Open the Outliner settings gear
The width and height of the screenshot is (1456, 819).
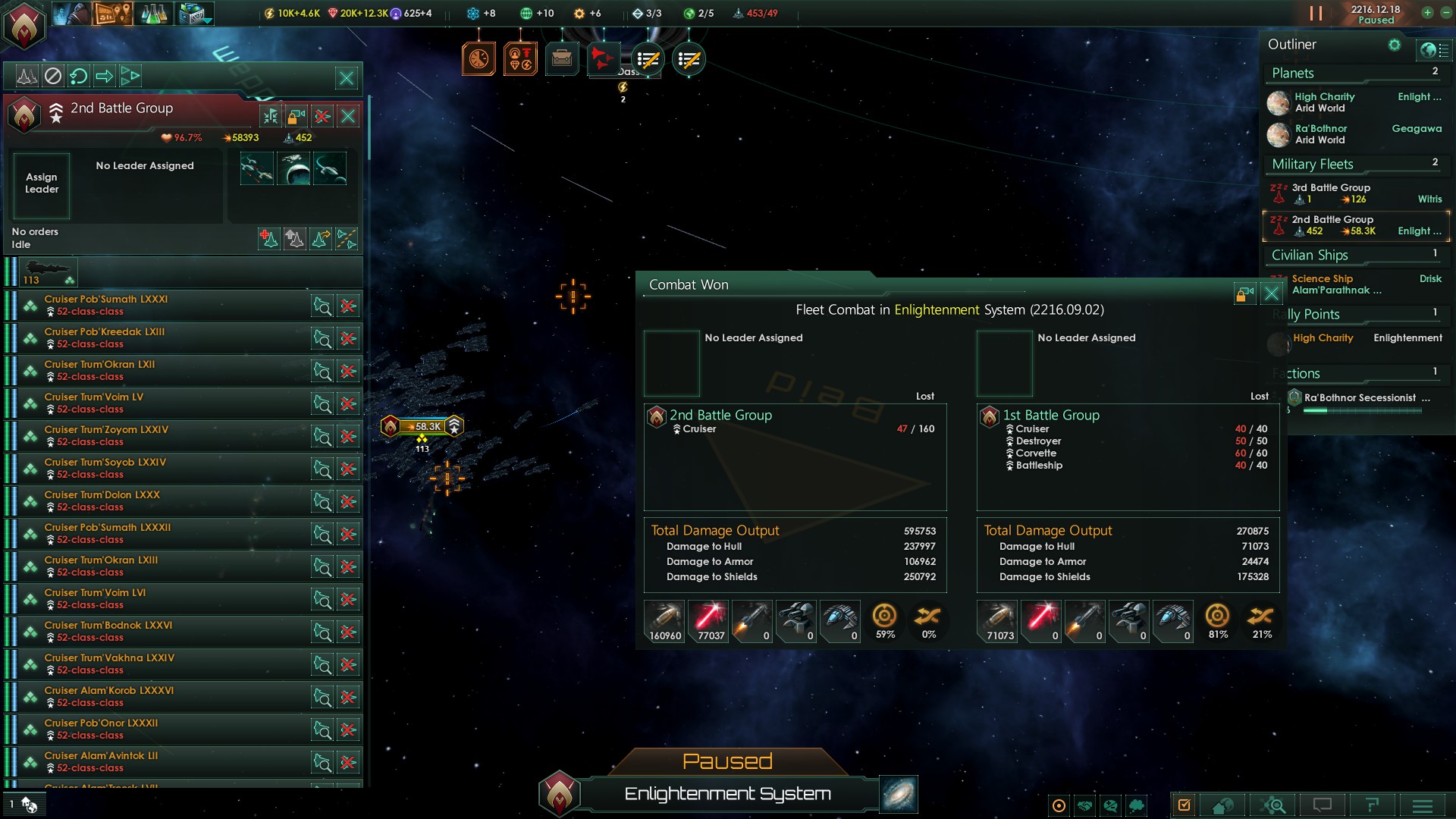[1394, 45]
